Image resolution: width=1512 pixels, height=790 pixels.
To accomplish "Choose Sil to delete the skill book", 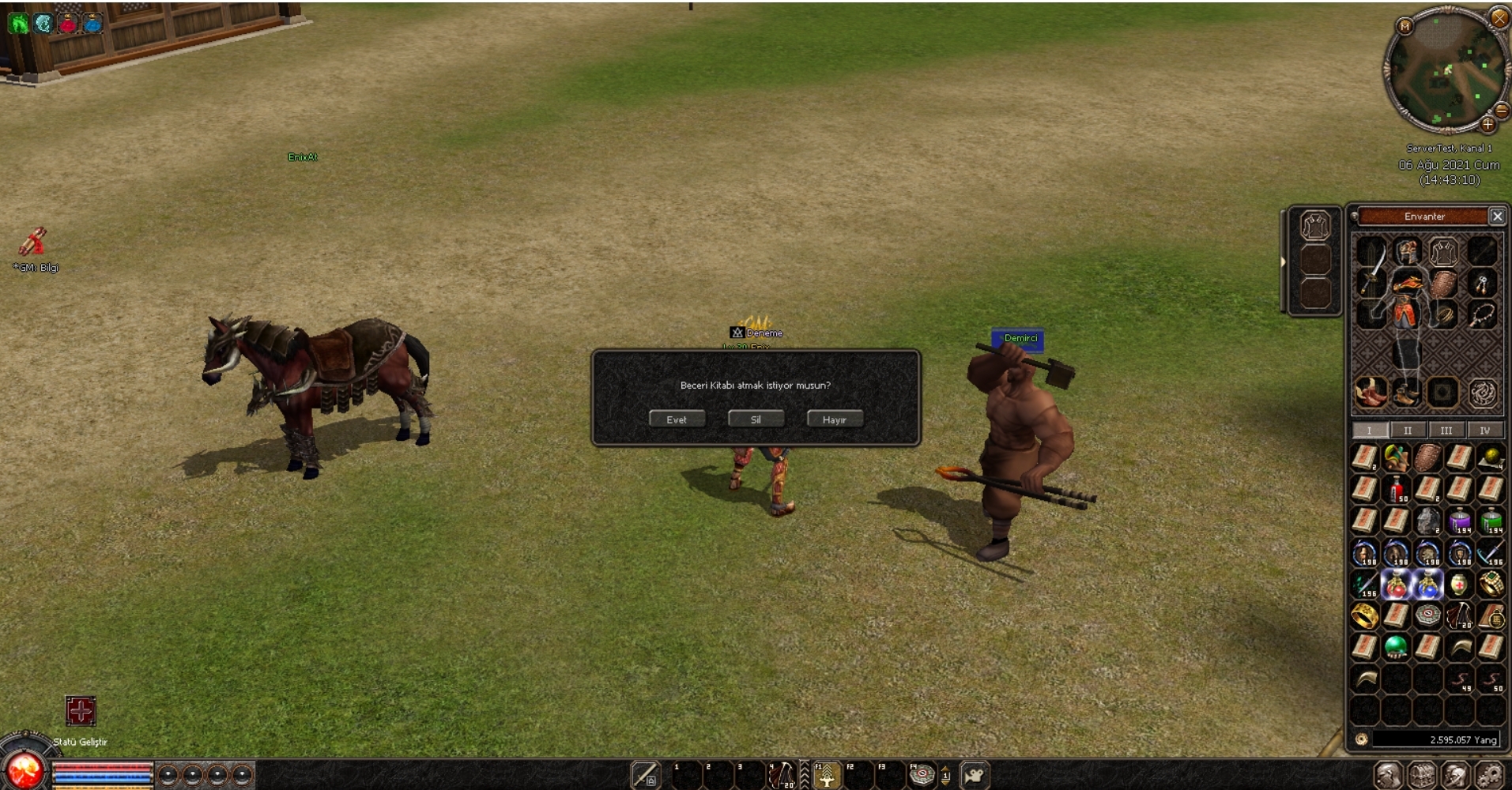I will tap(756, 419).
